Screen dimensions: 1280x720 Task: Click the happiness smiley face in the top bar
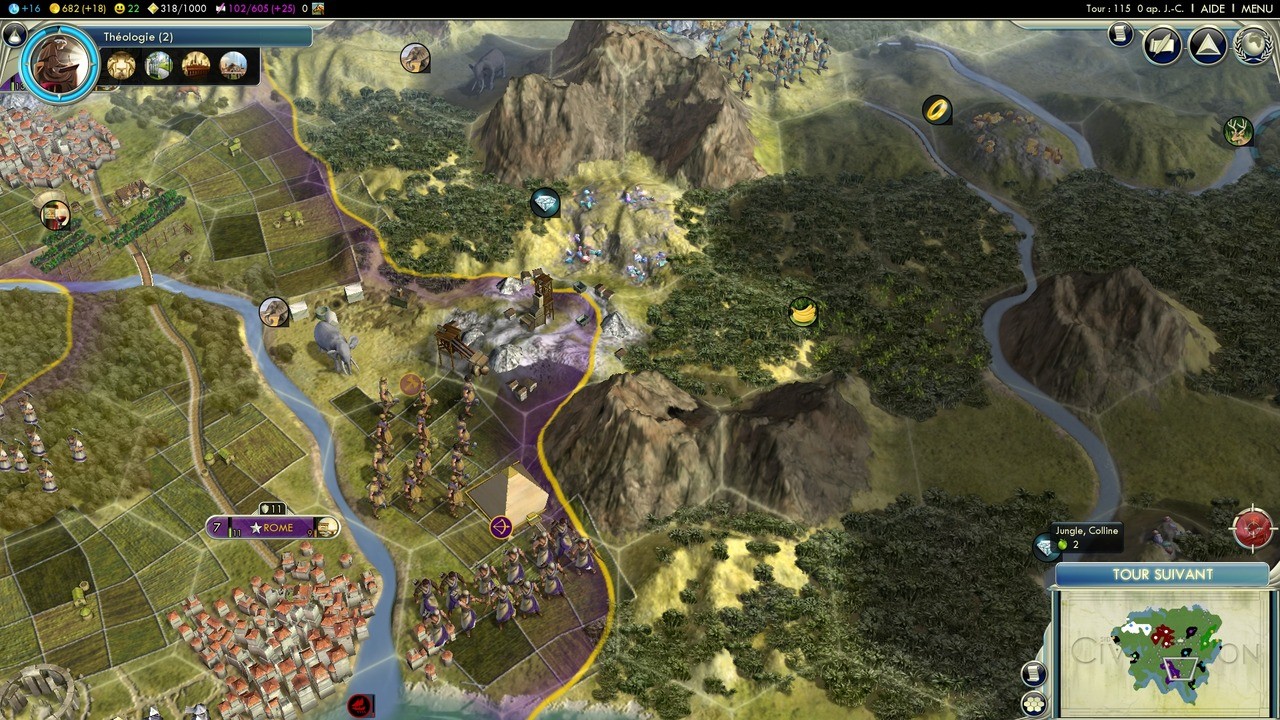[x=120, y=9]
